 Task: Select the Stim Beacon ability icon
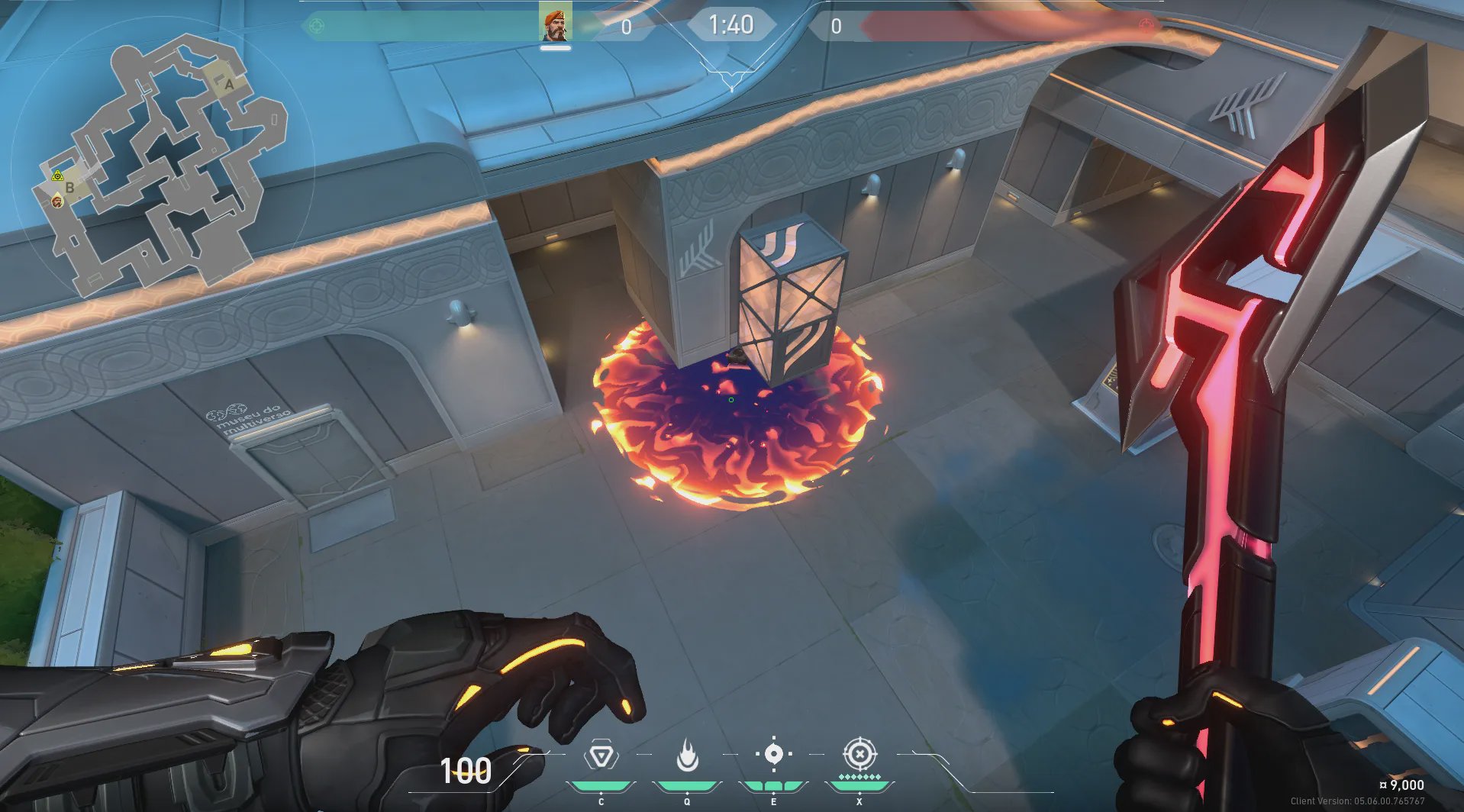(x=601, y=756)
